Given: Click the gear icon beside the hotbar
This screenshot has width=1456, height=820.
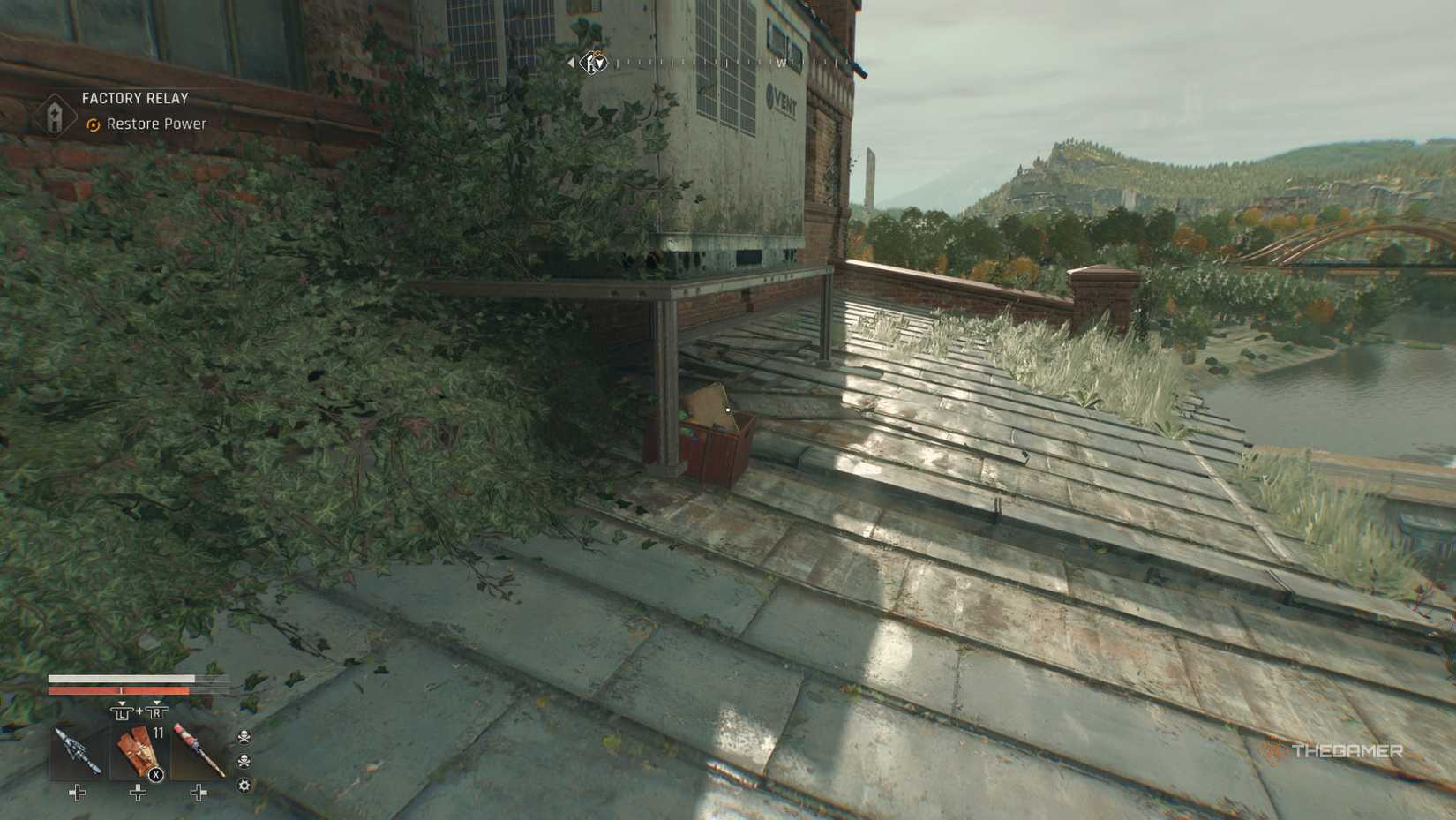Looking at the screenshot, I should point(244,785).
